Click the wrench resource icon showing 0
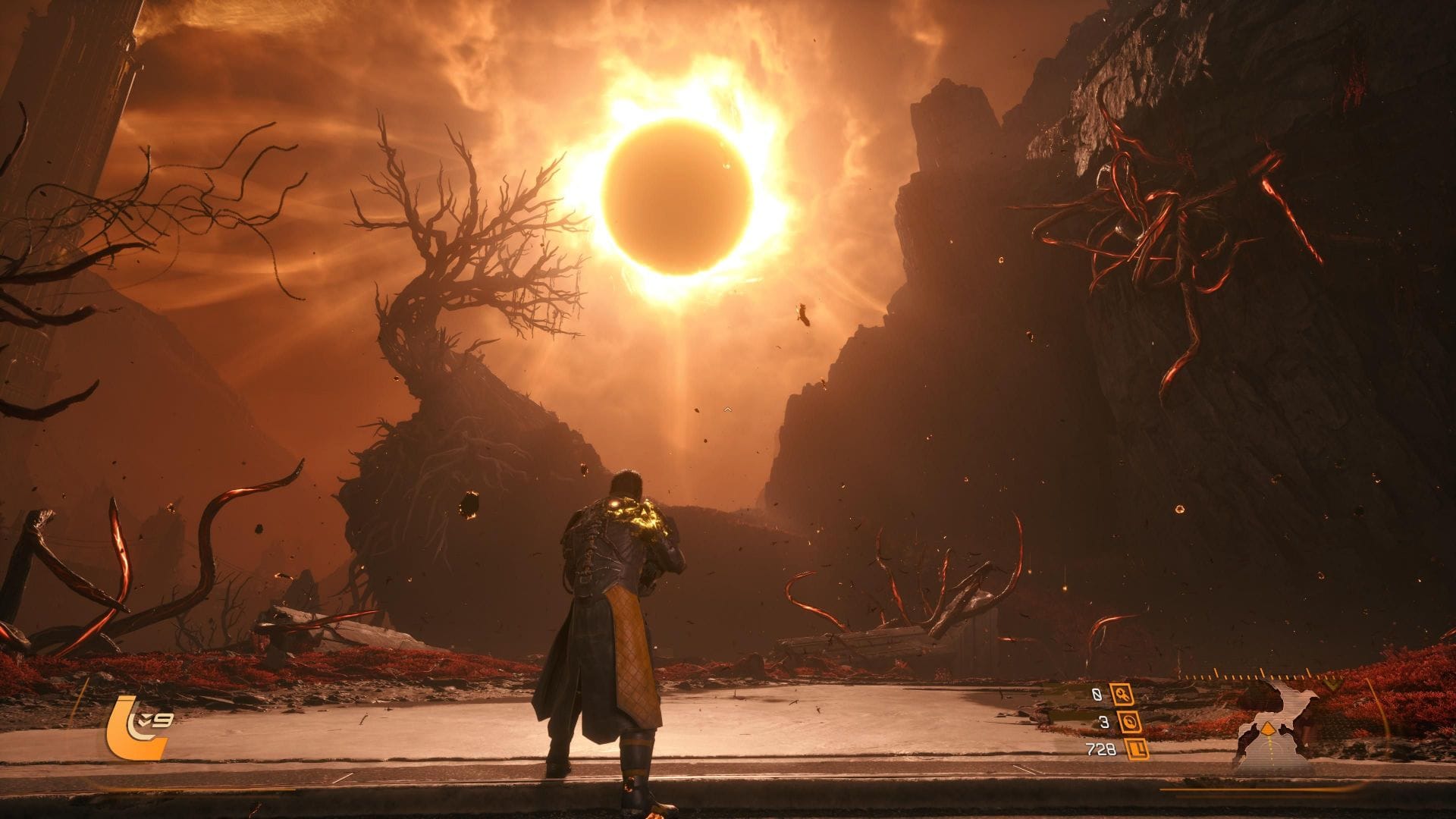 click(1122, 695)
